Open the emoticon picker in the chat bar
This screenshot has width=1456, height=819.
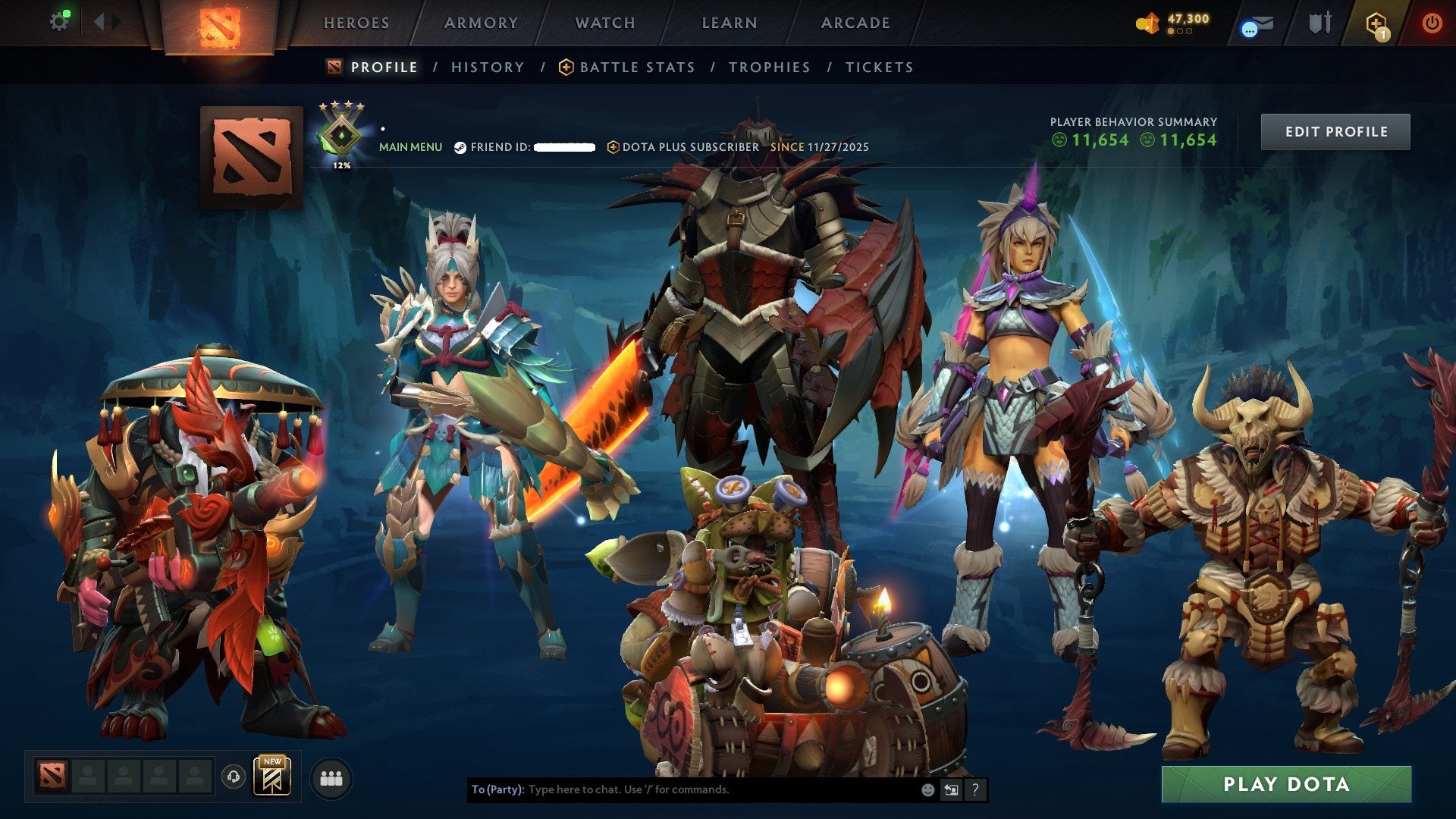pos(927,789)
